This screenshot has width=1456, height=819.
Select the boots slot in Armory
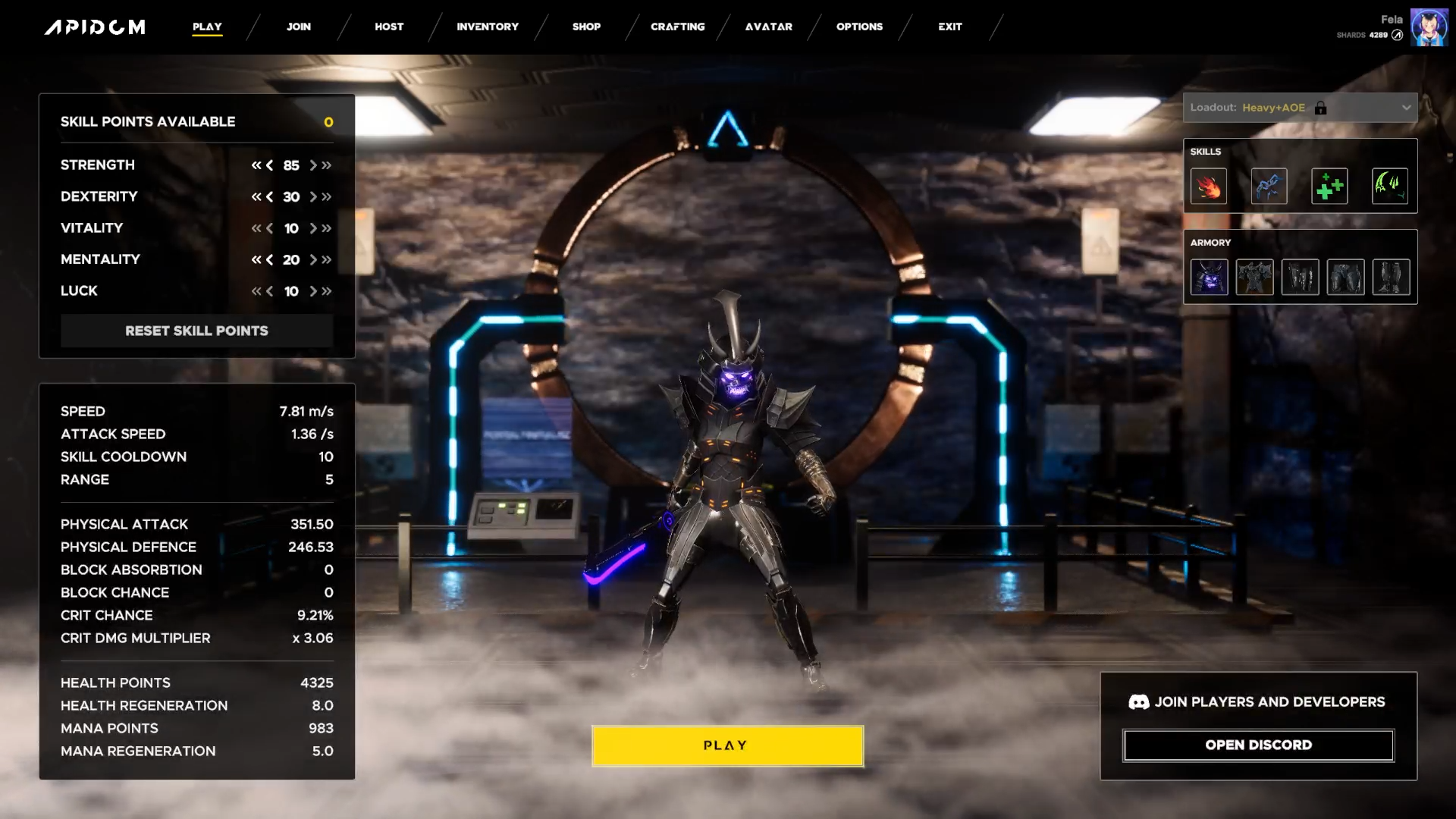[x=1392, y=277]
